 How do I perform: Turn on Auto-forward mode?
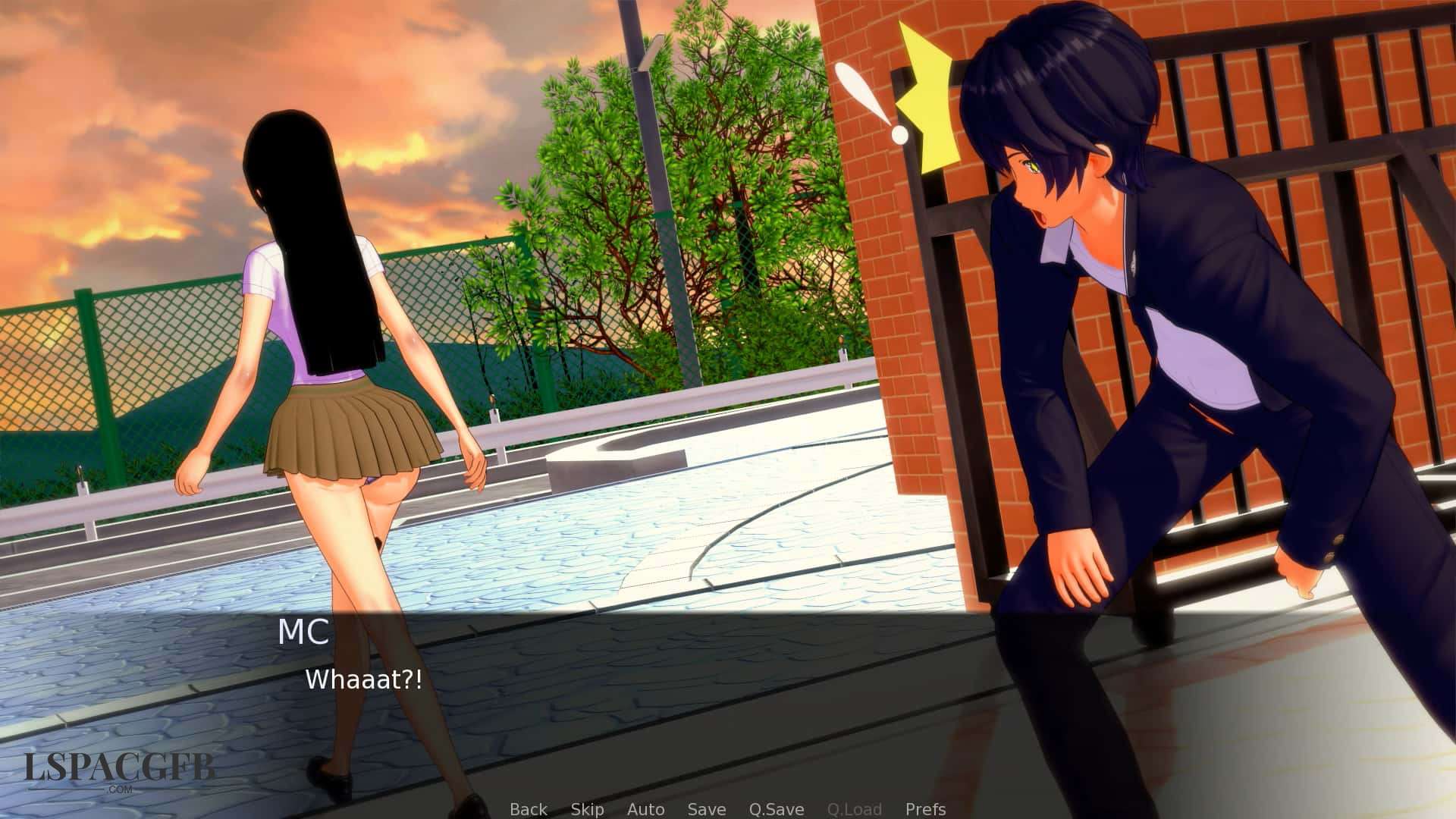pyautogui.click(x=647, y=809)
